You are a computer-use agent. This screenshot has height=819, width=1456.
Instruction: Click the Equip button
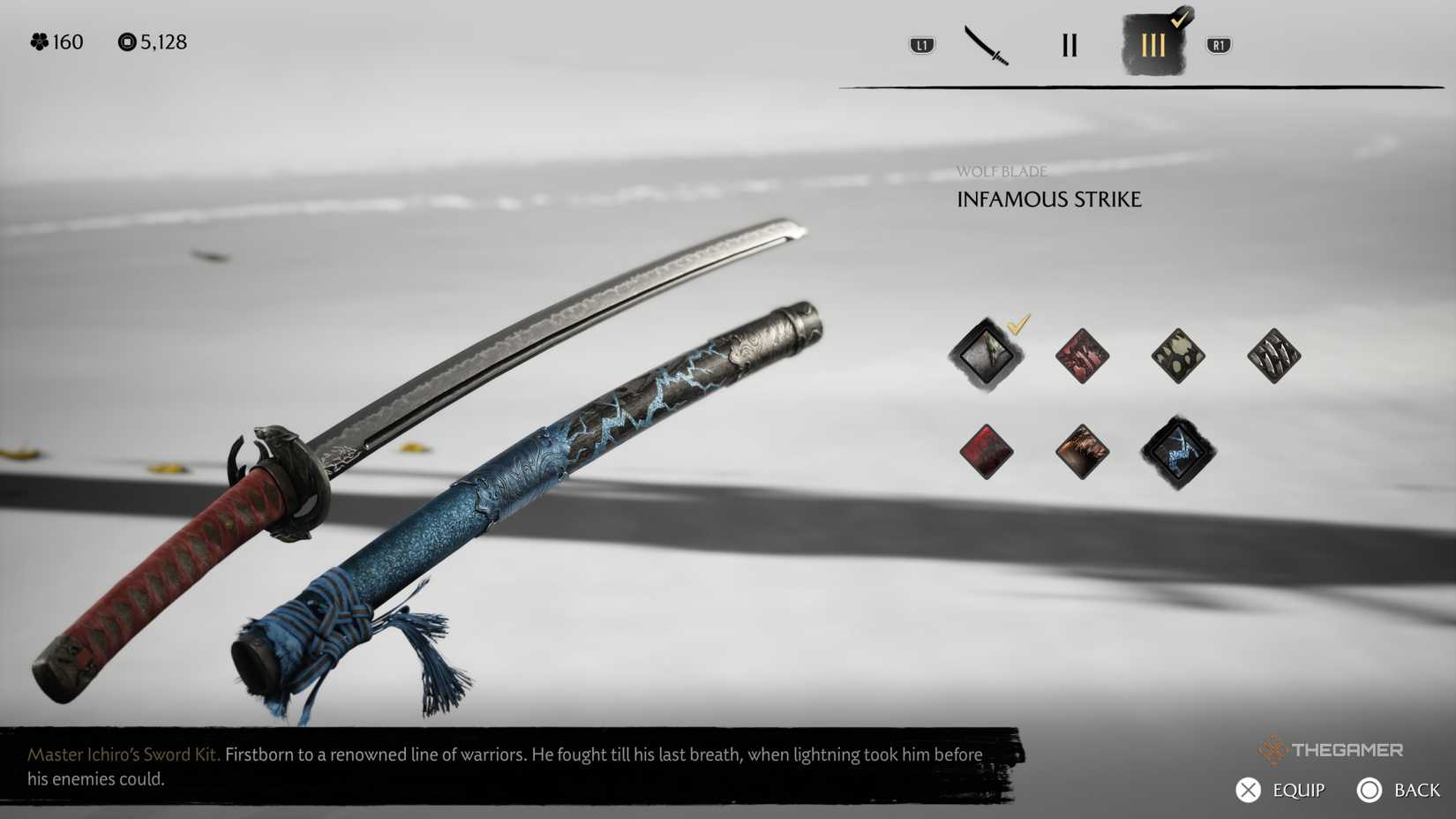click(x=1298, y=790)
